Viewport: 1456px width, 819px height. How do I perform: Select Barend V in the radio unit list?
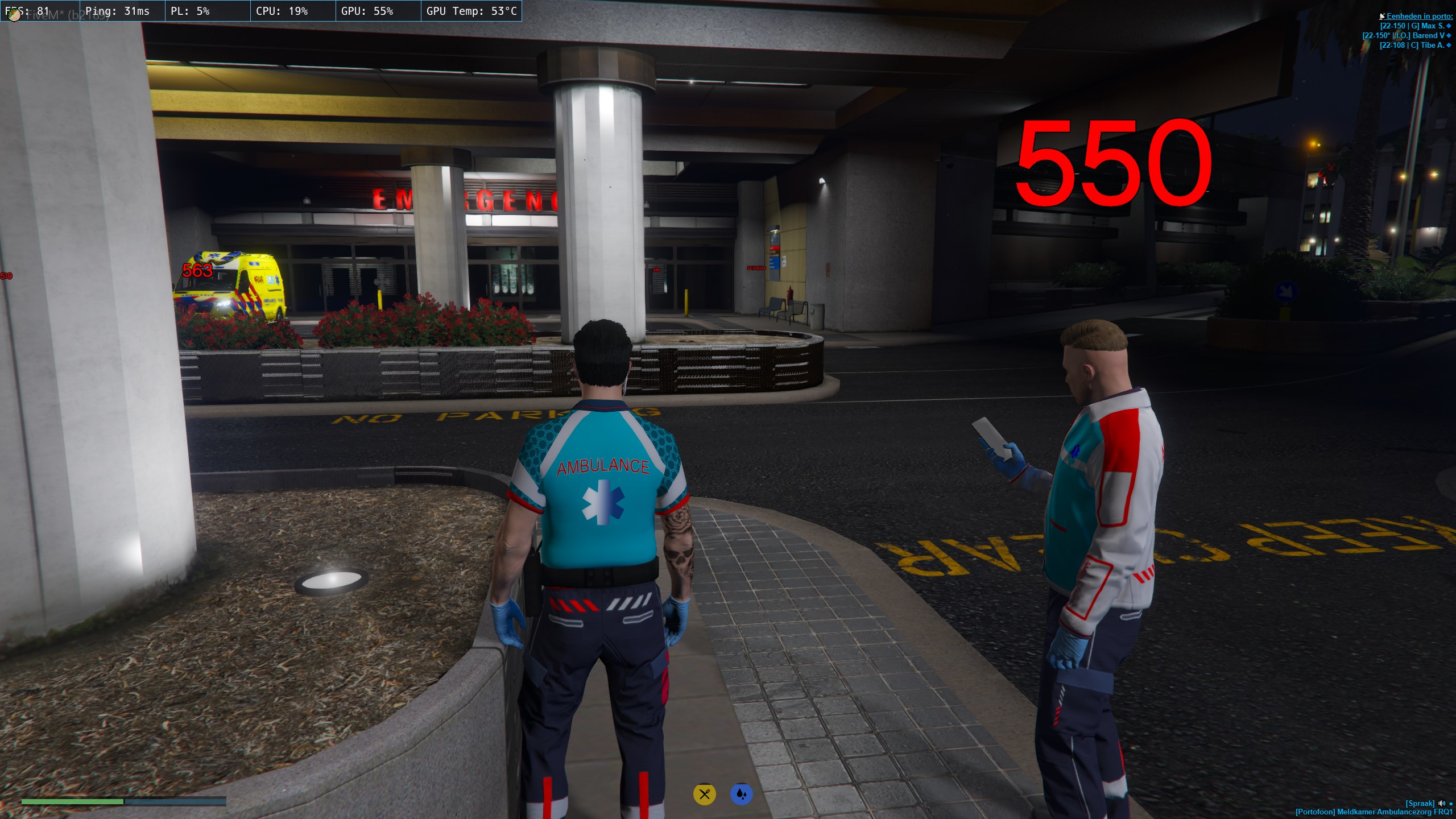[x=1407, y=36]
